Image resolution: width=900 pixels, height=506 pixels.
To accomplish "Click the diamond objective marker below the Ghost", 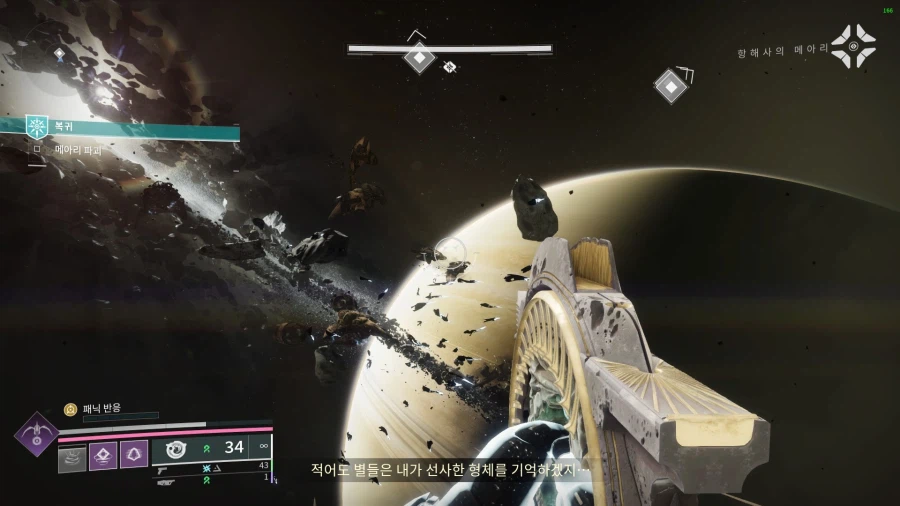I will pyautogui.click(x=670, y=85).
